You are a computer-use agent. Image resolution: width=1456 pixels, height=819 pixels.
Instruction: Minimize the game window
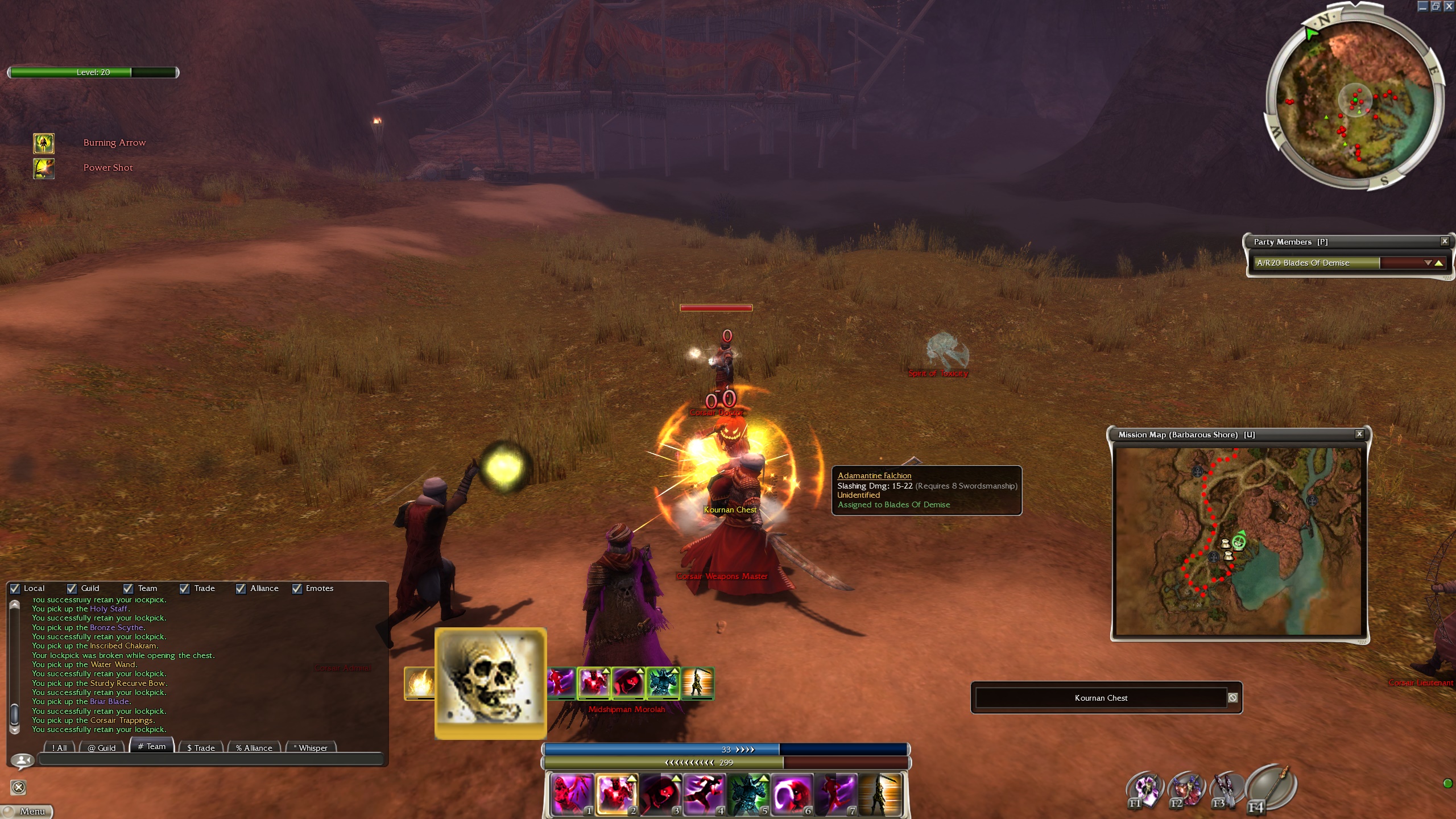pos(1422,6)
